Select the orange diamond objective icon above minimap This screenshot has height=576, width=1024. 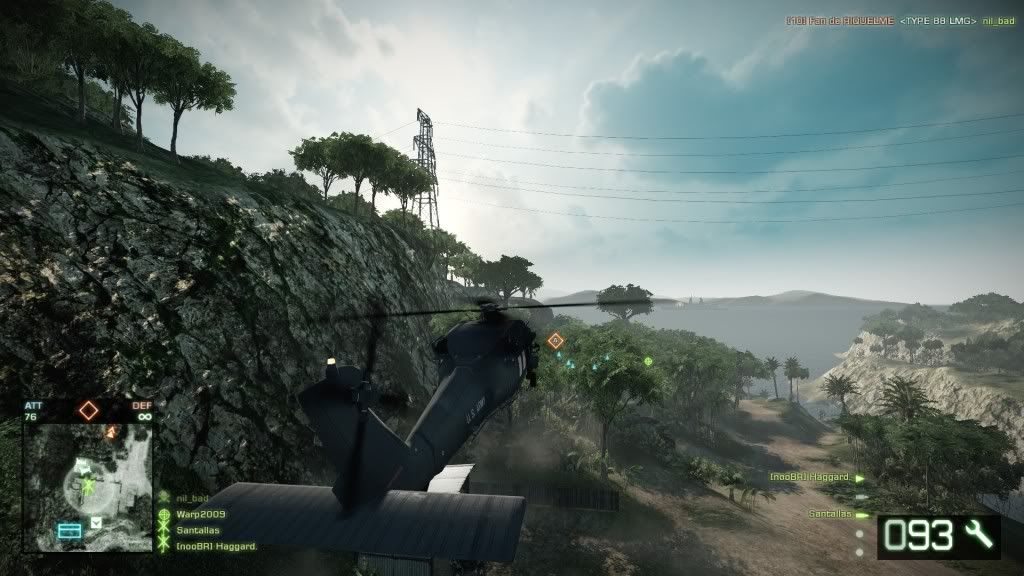[89, 409]
